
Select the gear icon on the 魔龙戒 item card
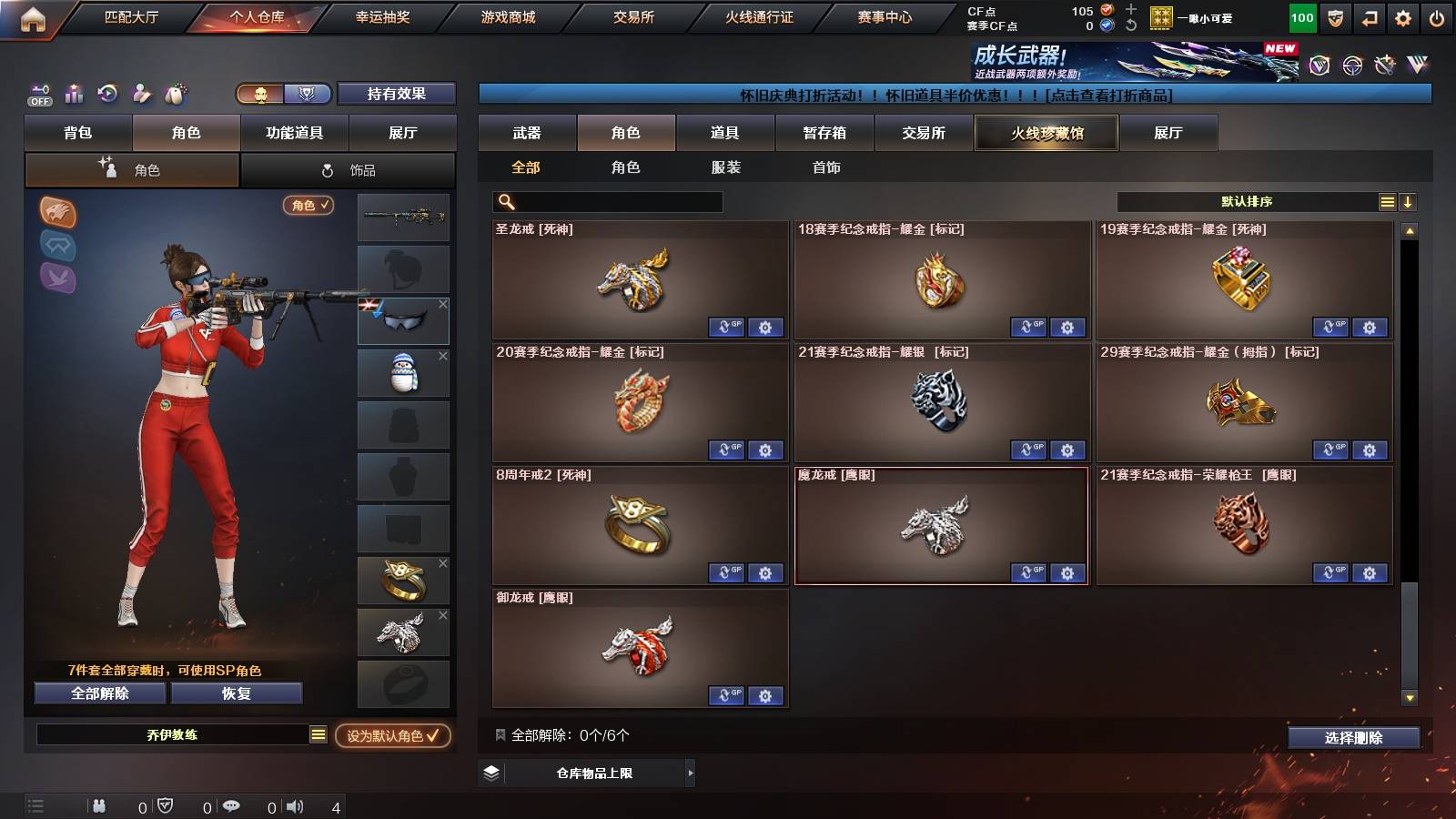coord(1067,573)
